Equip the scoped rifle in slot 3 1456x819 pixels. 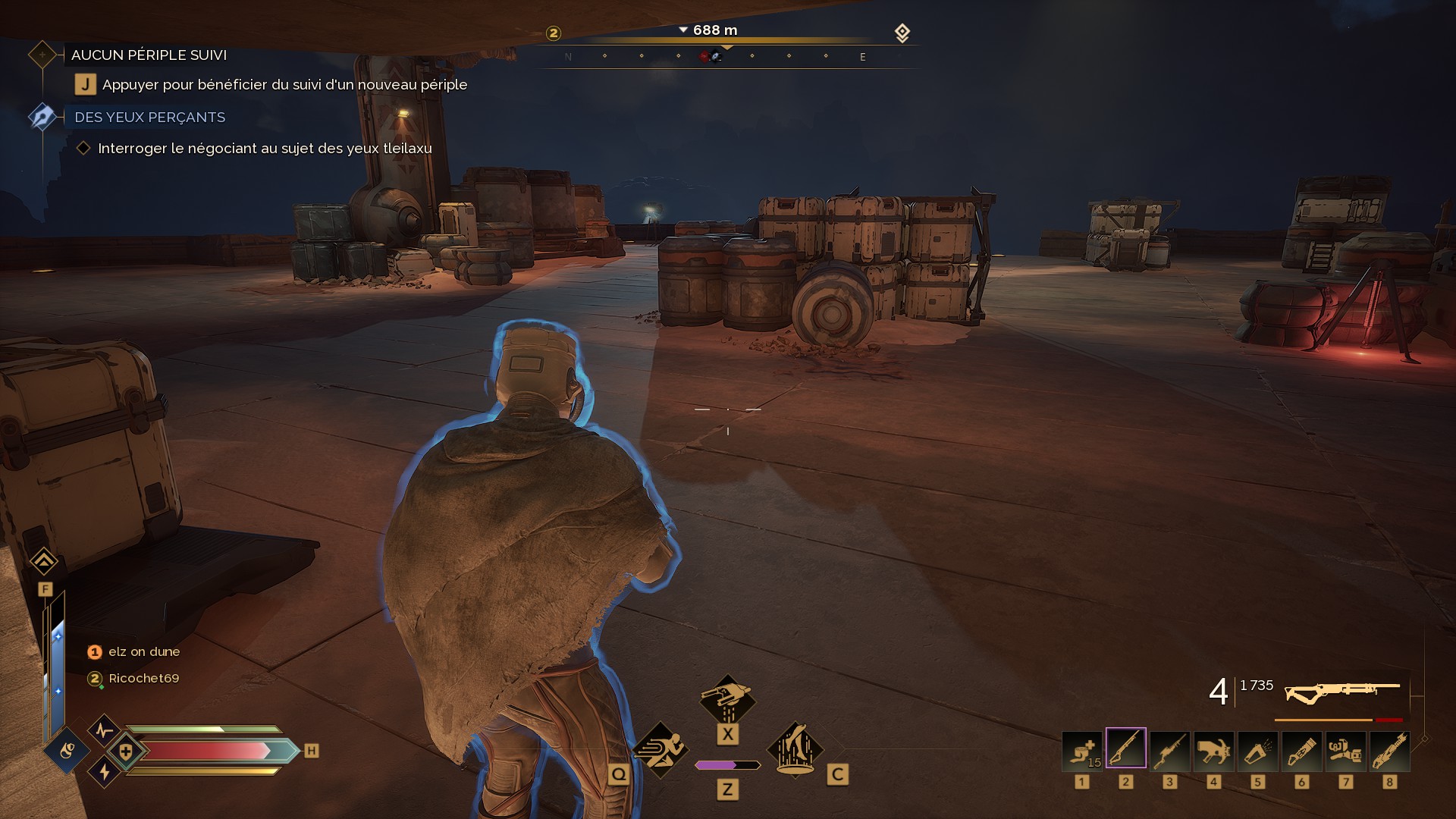click(x=1169, y=750)
